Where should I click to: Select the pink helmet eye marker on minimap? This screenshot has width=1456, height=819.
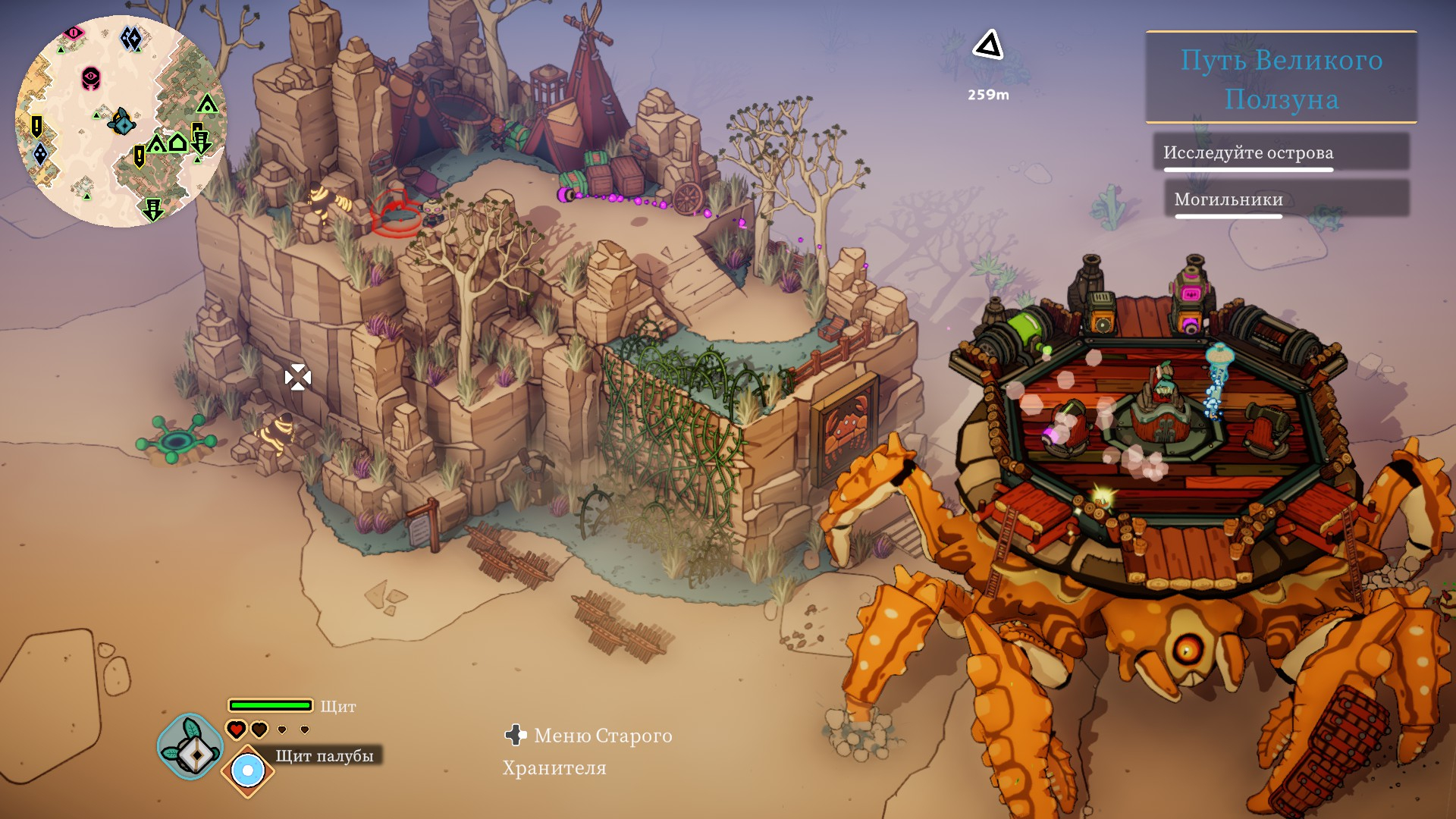tap(91, 77)
